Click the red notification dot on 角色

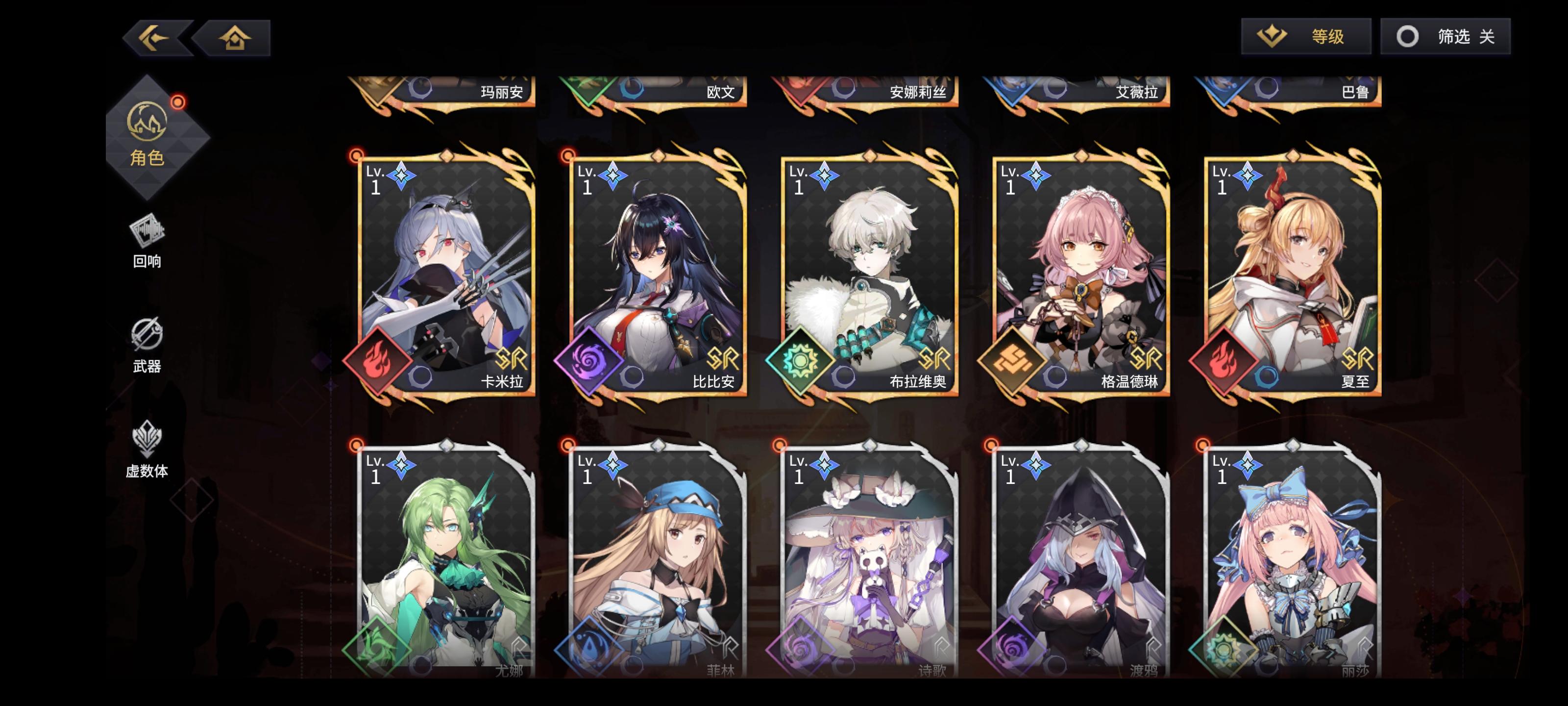tap(177, 103)
